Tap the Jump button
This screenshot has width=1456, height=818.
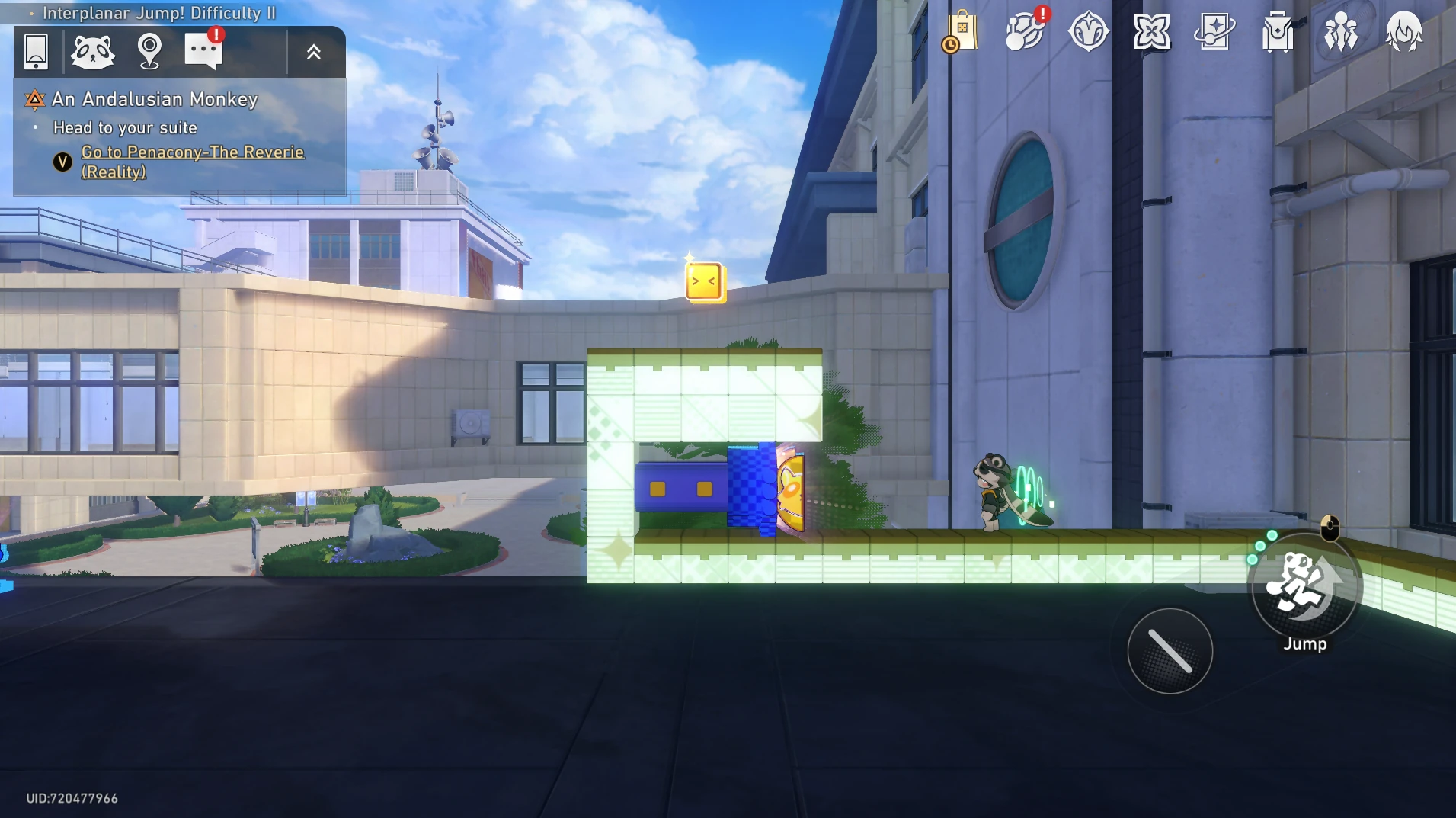point(1304,587)
